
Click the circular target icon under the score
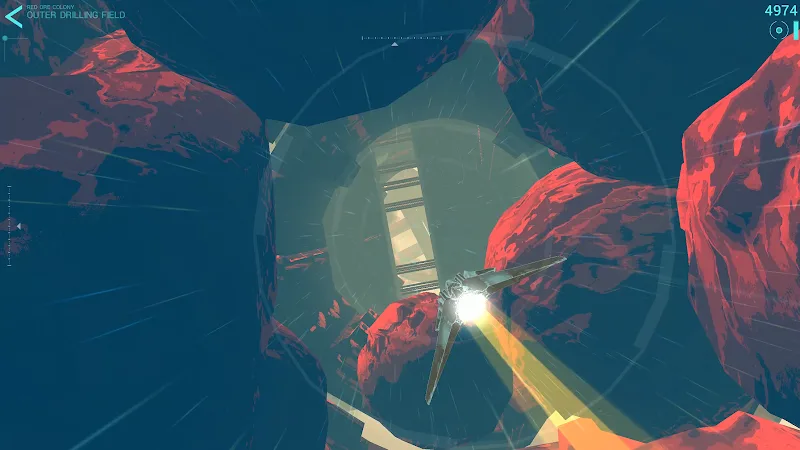click(x=778, y=31)
